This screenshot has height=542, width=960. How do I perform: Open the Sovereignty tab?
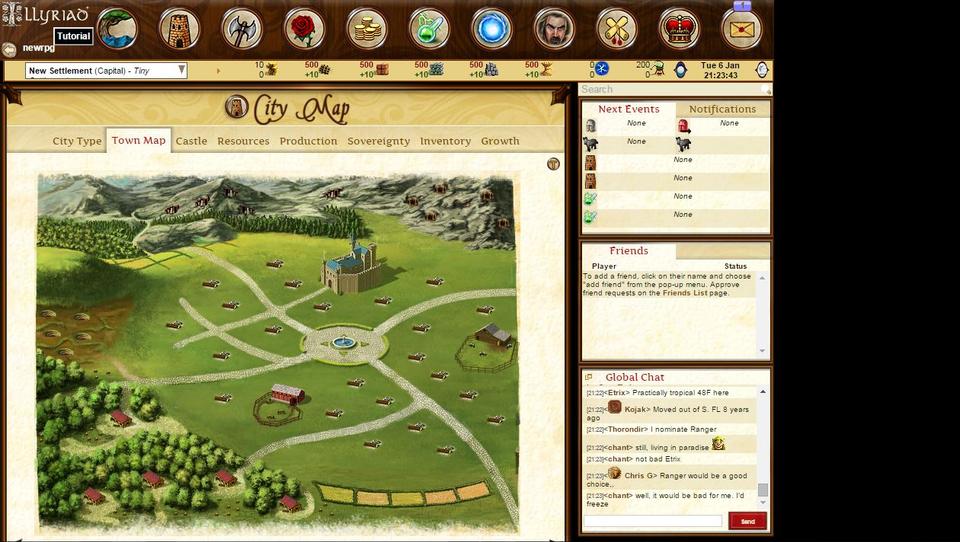pos(378,141)
